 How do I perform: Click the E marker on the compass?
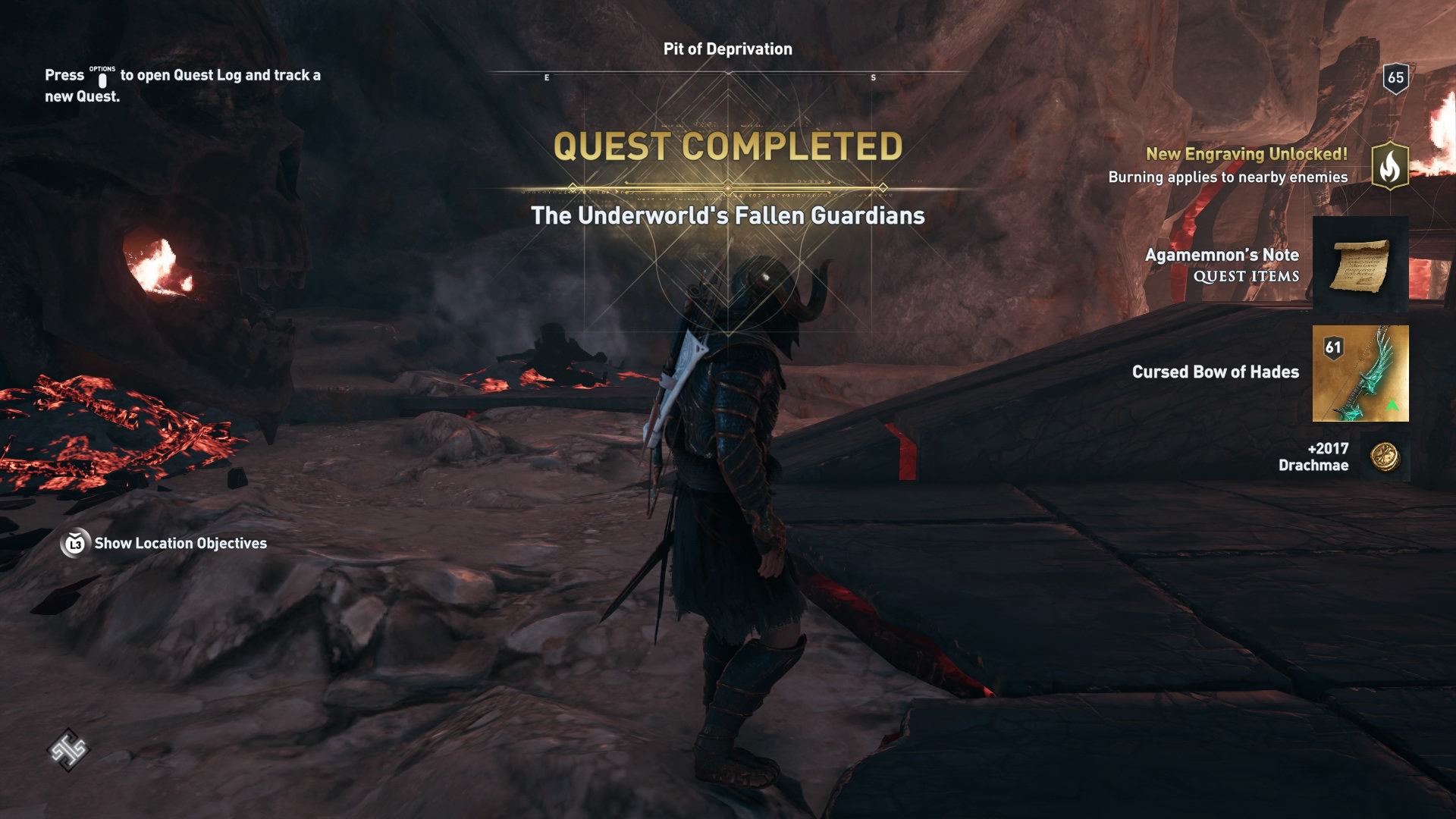coord(545,76)
